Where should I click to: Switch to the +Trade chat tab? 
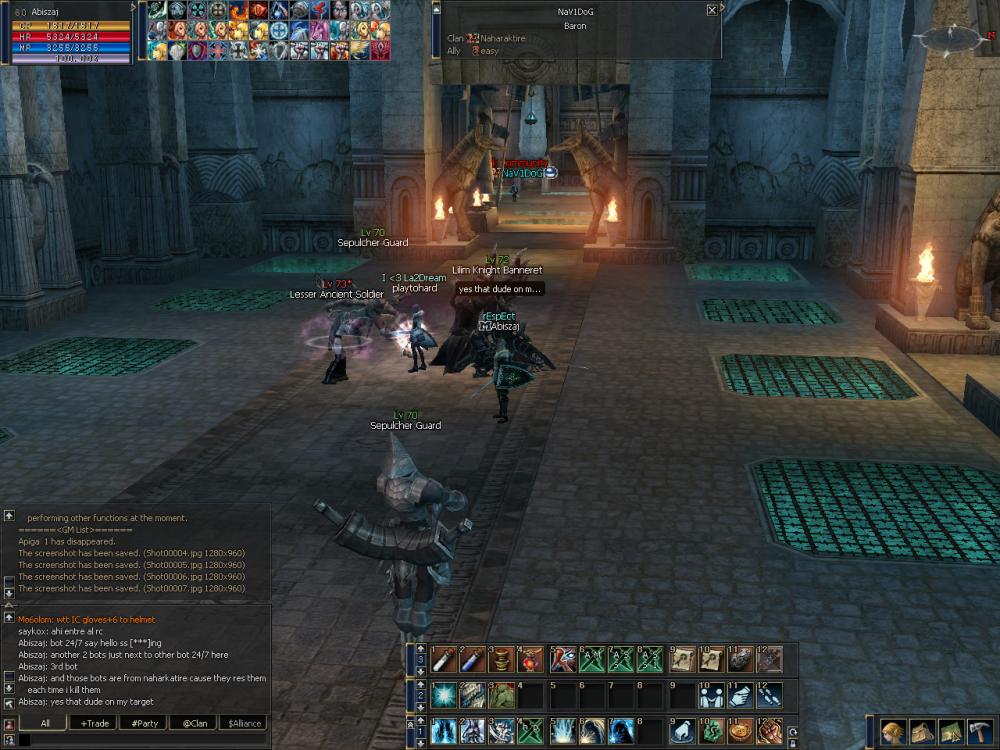pyautogui.click(x=96, y=722)
